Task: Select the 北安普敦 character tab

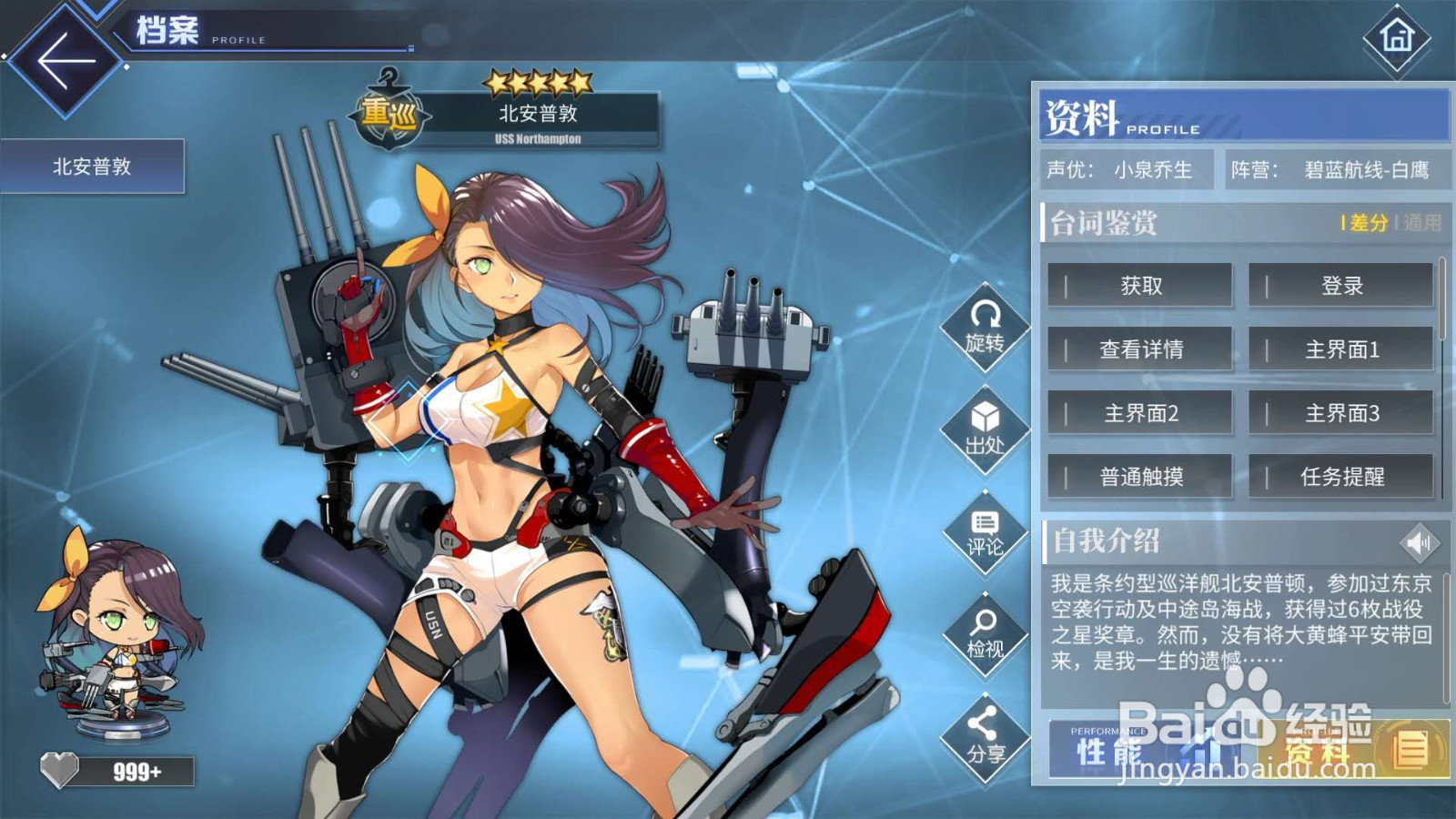Action: pos(92,167)
